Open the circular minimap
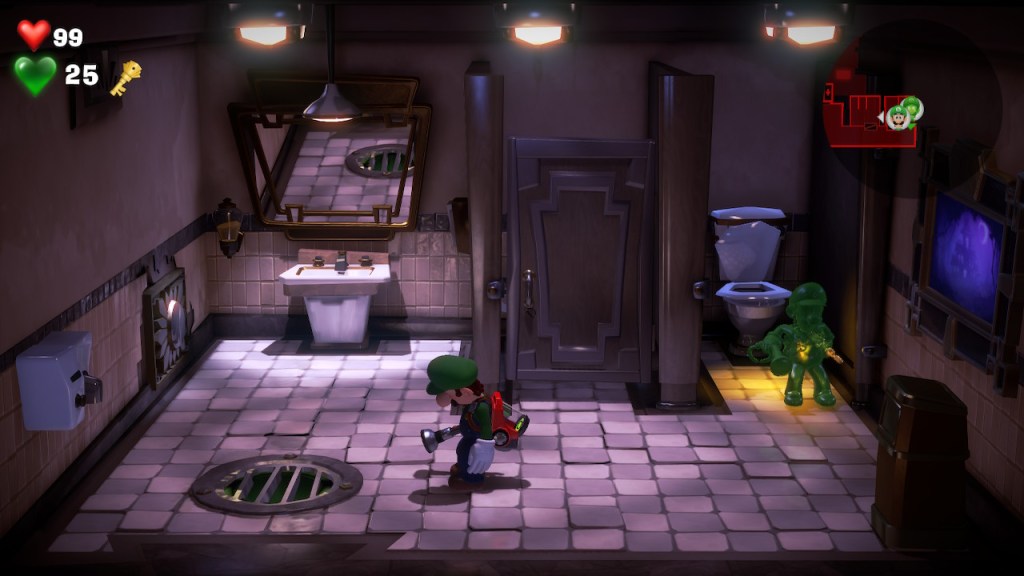The image size is (1024, 576). [x=910, y=105]
